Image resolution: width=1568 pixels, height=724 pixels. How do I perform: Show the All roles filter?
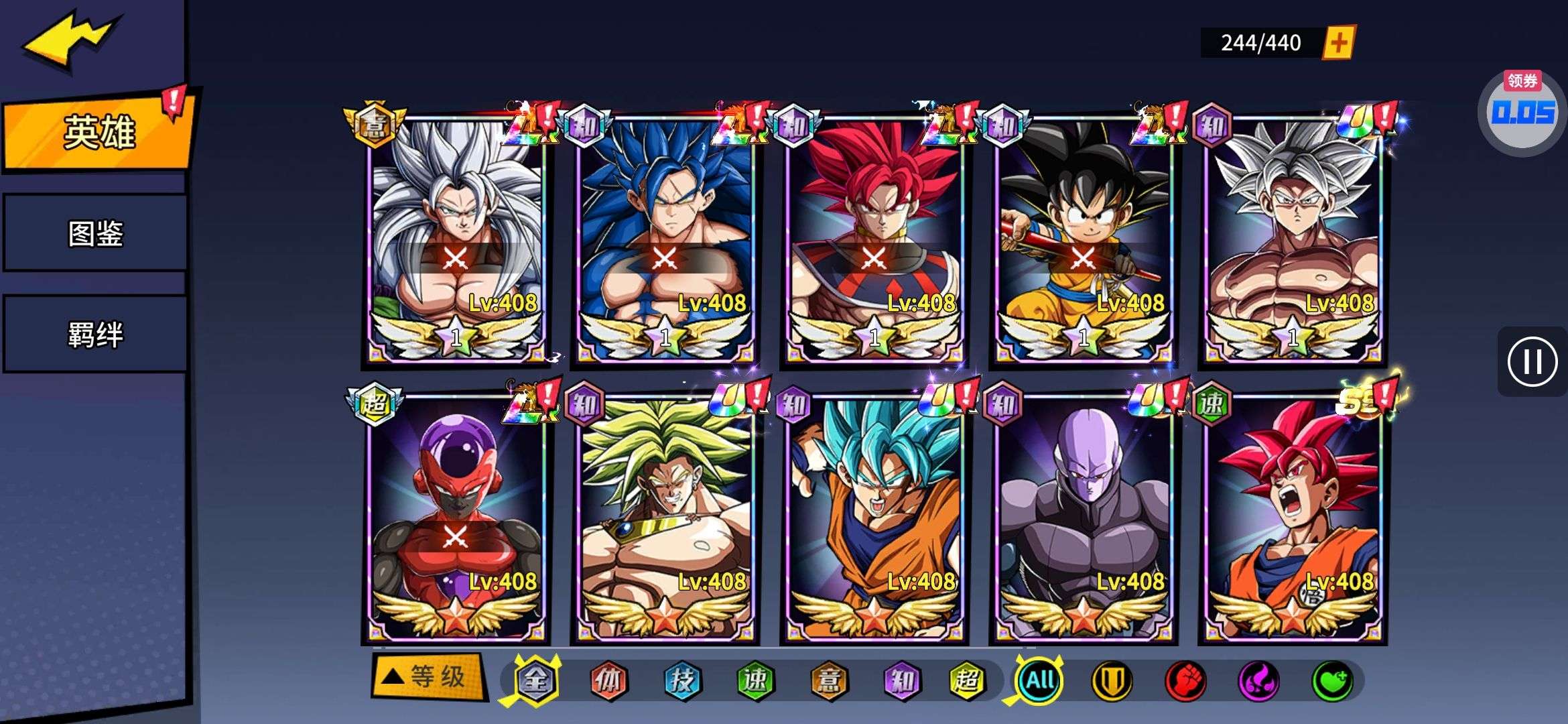point(1039,681)
